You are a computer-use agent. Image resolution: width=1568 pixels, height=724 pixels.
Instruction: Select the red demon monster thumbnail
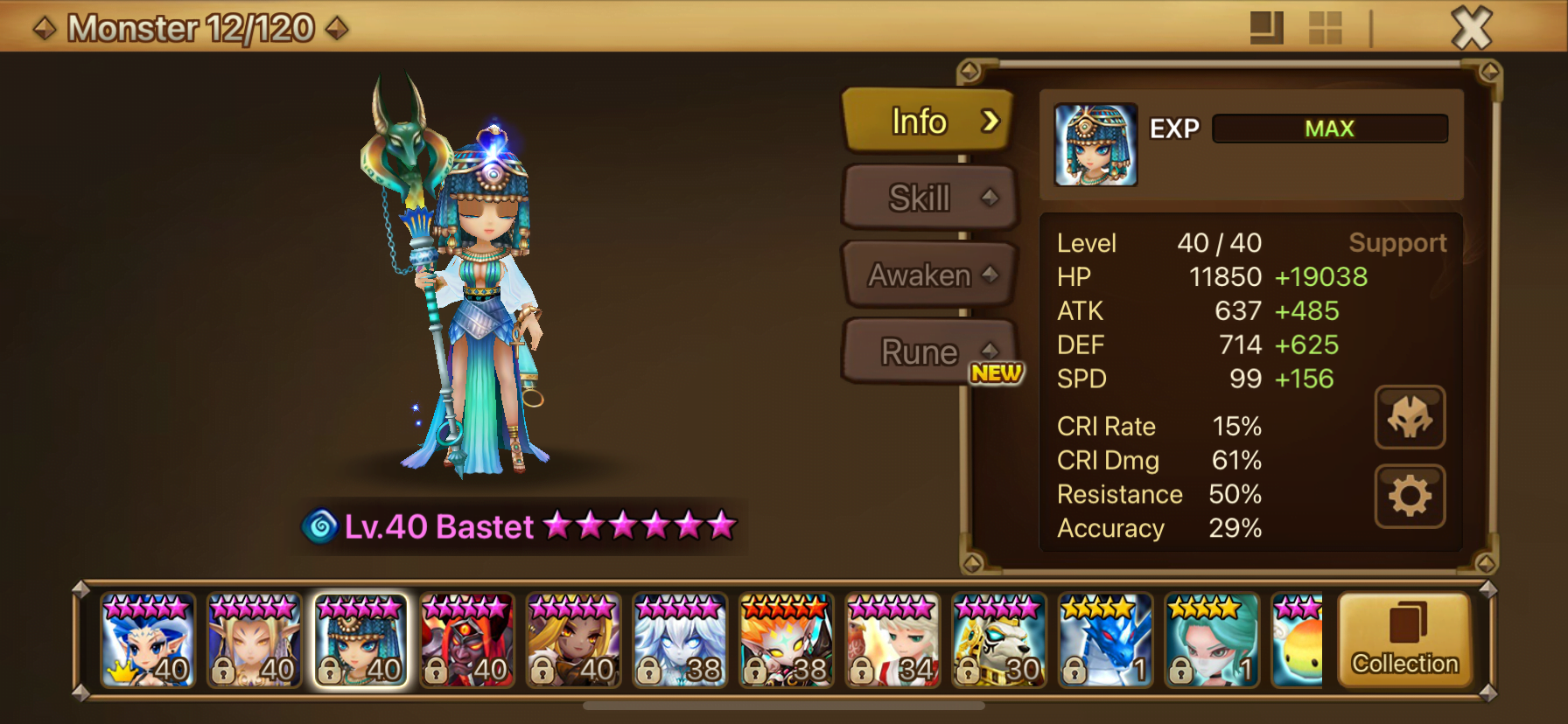(467, 641)
